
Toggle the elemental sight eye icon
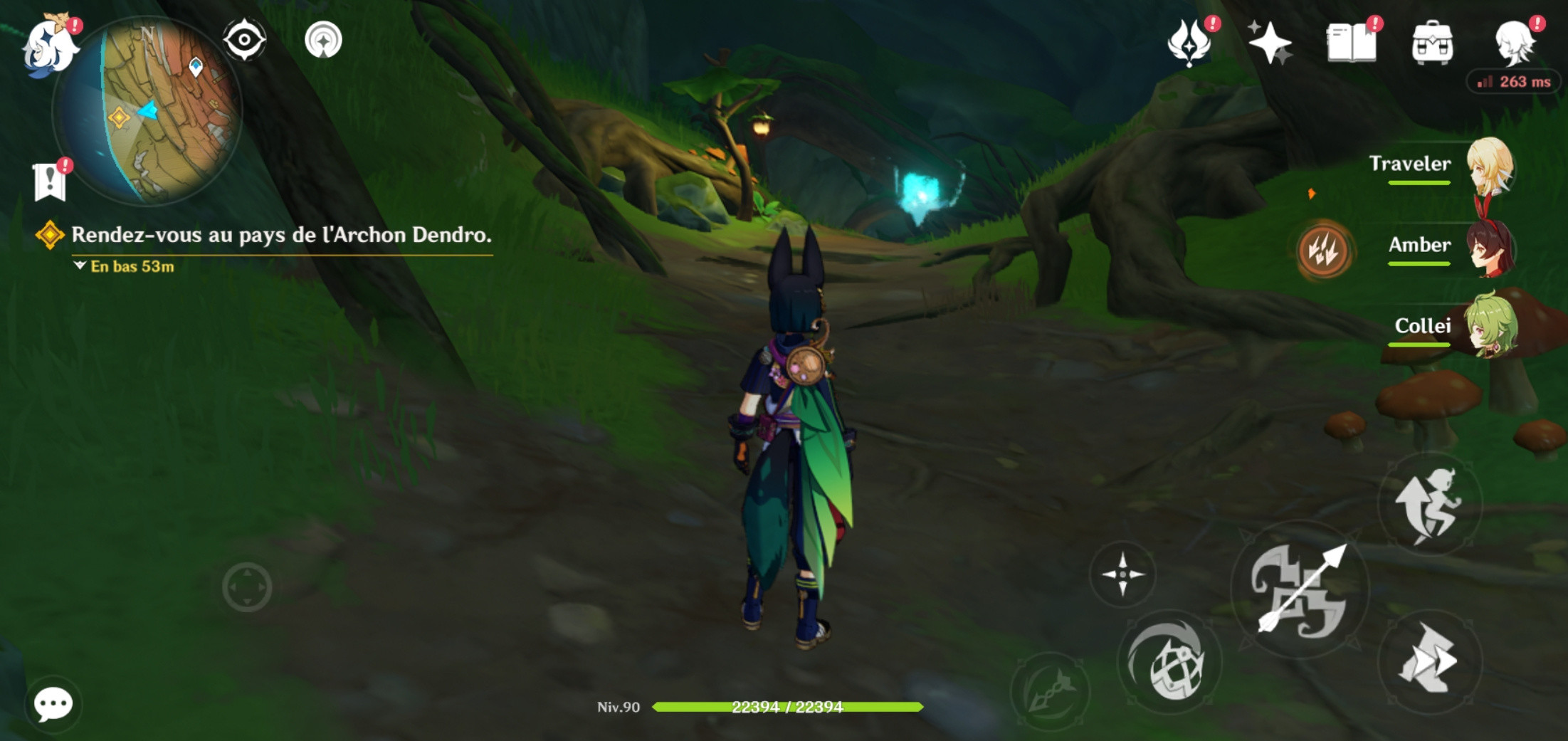244,40
